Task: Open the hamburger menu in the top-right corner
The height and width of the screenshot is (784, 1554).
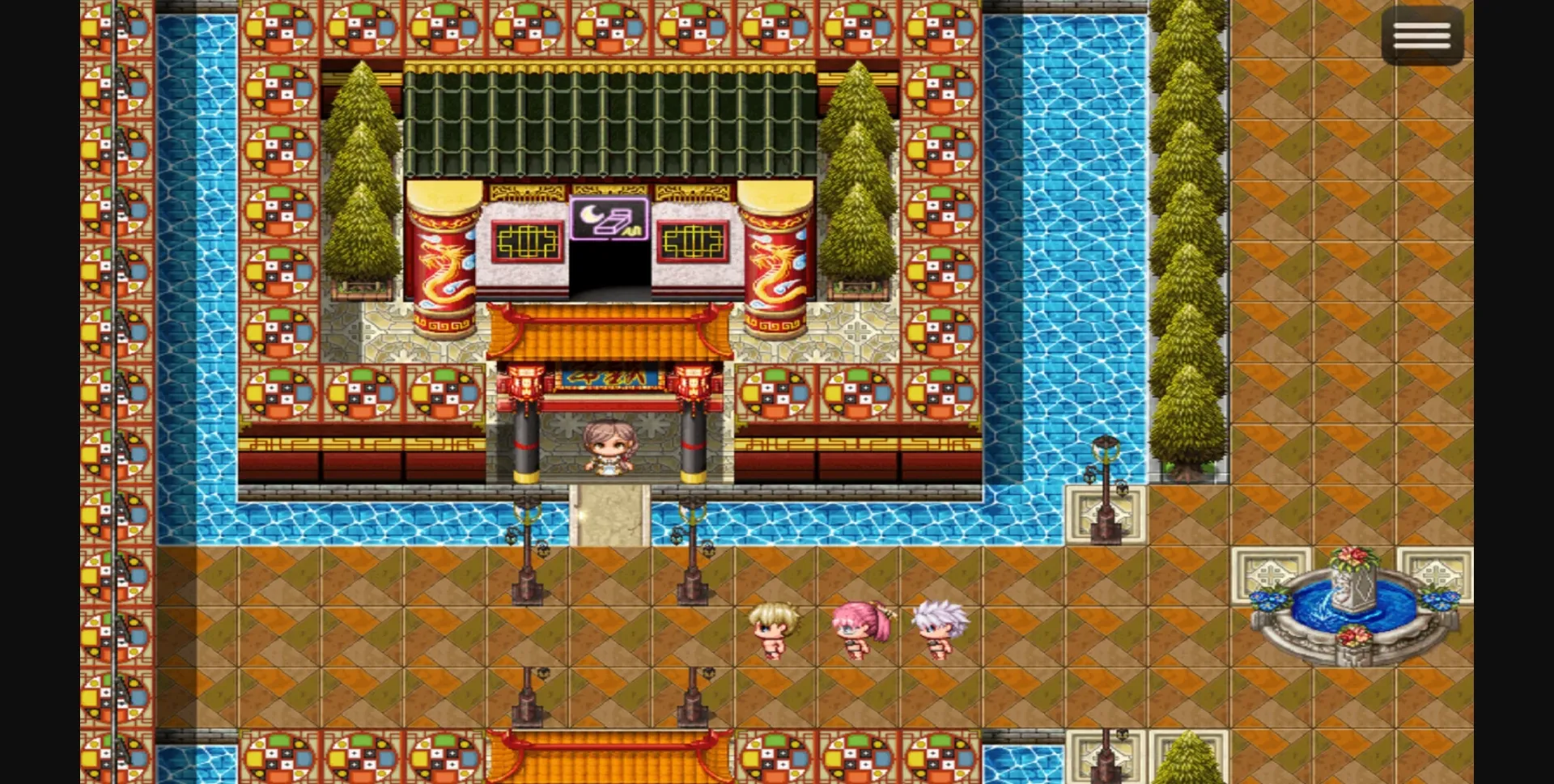Action: tap(1424, 35)
